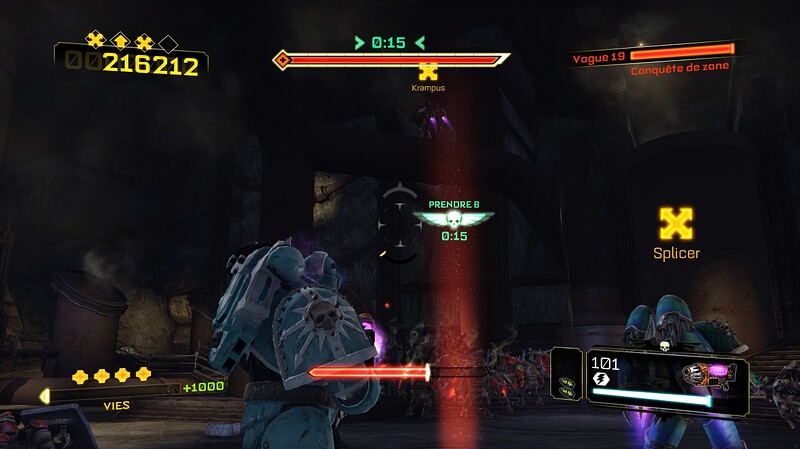Click the plasma gun weapon icon
The image size is (800, 449).
[x=710, y=377]
